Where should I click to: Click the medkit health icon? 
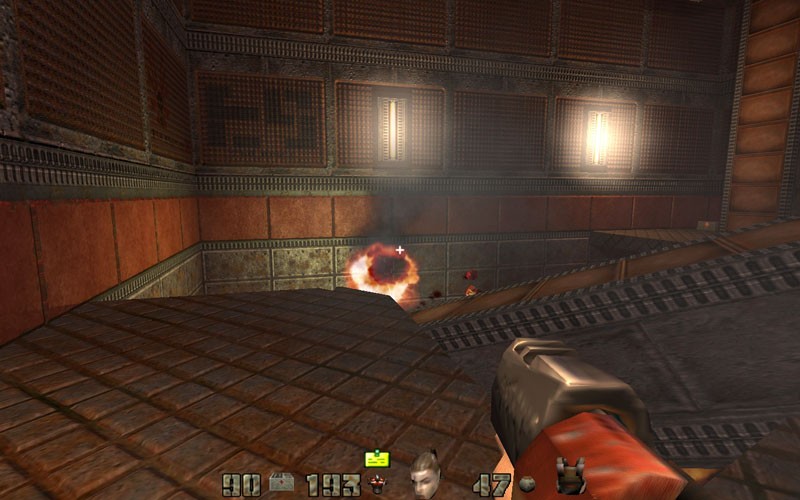tap(281, 485)
